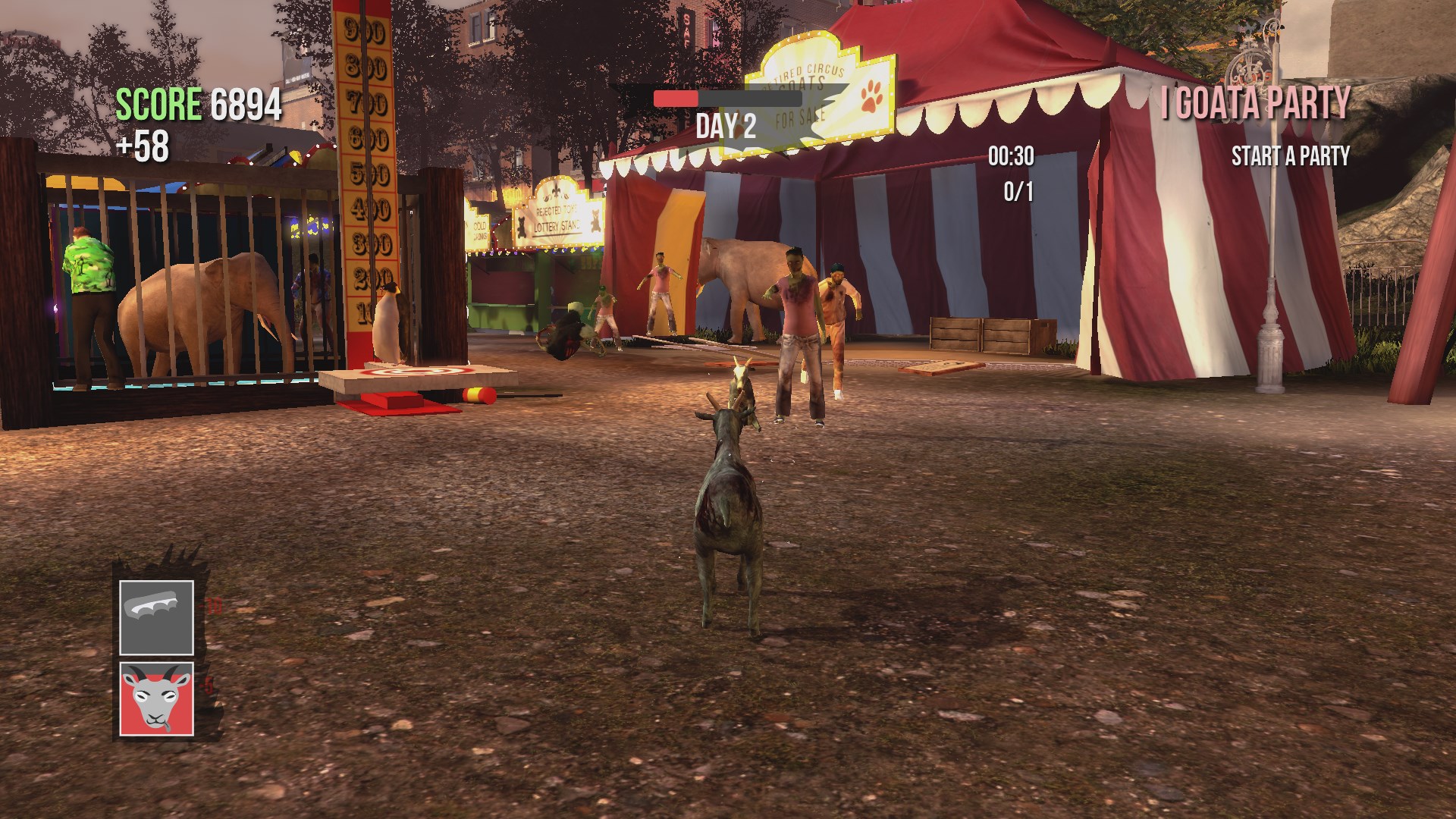Click the red day progress bar
The image size is (1456, 819).
[x=673, y=97]
